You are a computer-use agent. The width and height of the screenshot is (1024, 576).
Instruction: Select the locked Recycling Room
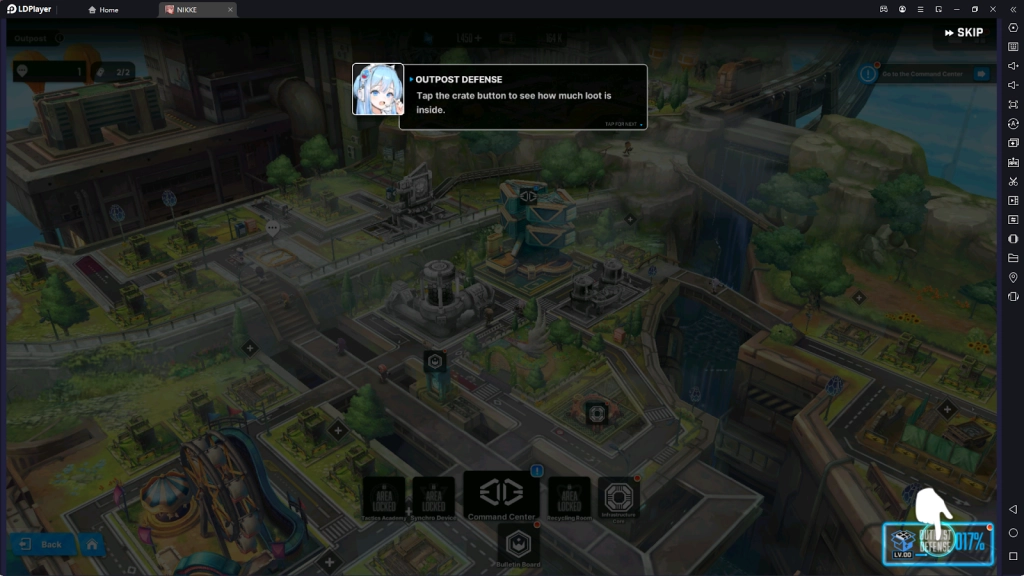tap(569, 499)
